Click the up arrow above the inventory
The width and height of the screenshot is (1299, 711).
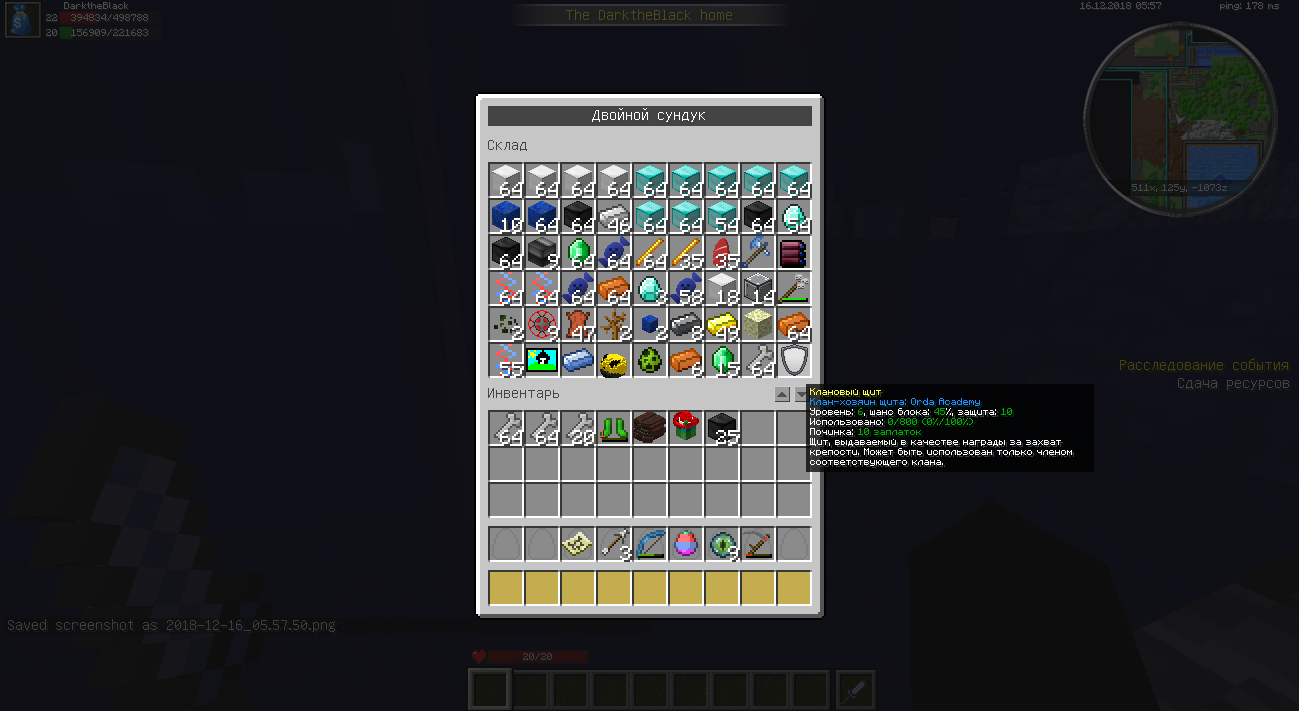point(782,395)
